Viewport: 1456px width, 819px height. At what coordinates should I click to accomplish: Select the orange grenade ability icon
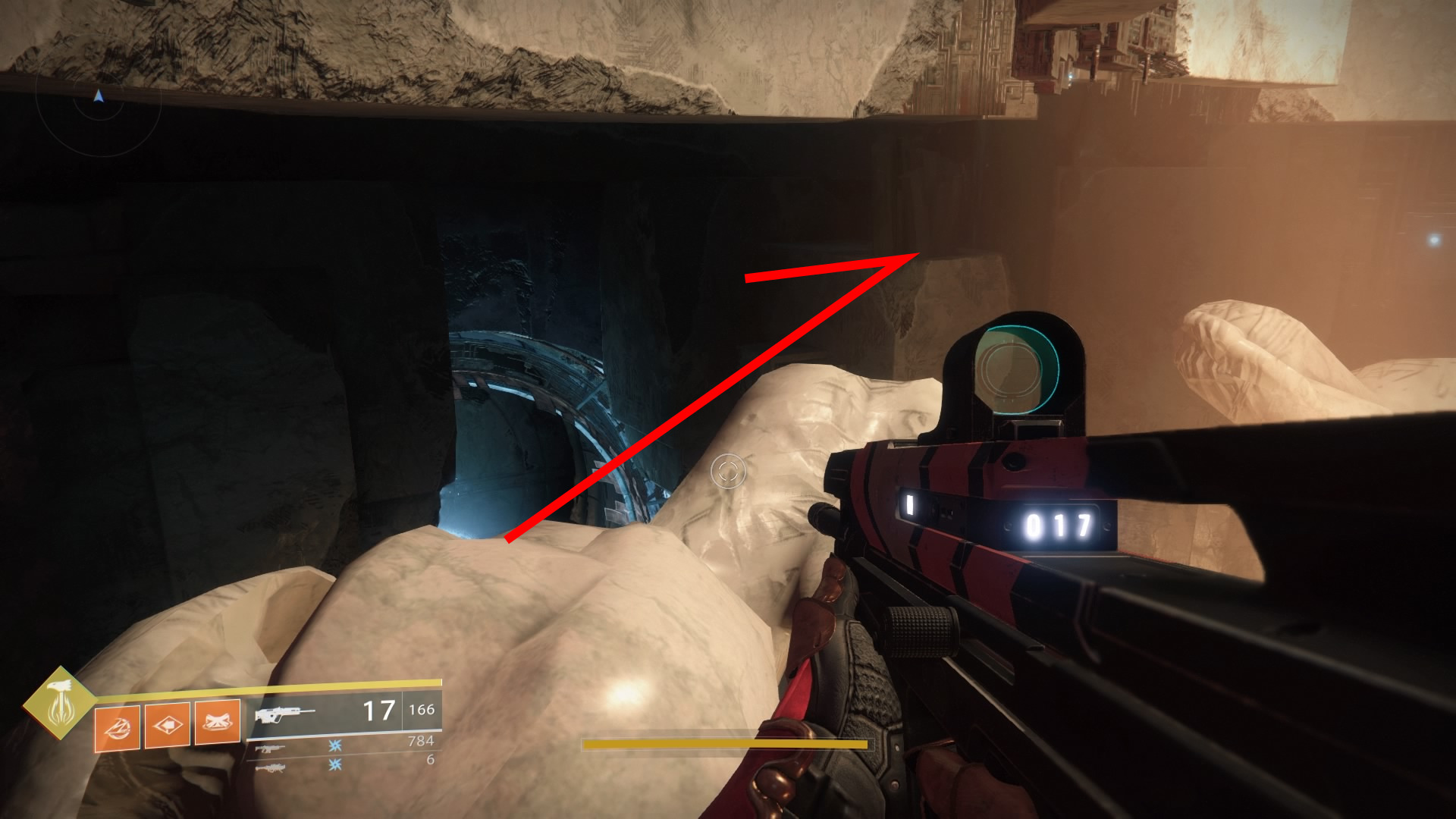pyautogui.click(x=117, y=728)
